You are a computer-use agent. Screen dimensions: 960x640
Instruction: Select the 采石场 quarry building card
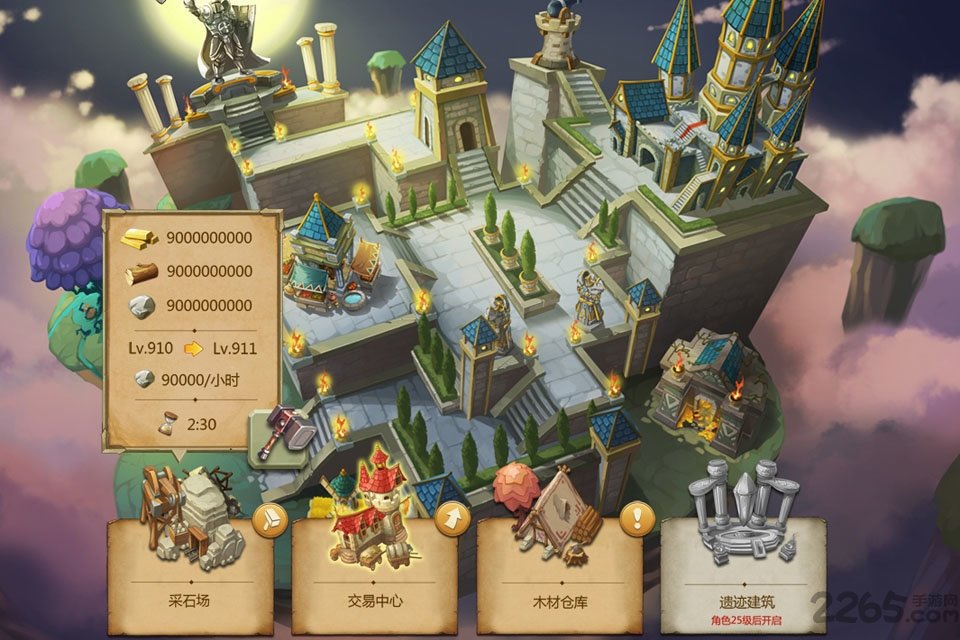pyautogui.click(x=190, y=570)
